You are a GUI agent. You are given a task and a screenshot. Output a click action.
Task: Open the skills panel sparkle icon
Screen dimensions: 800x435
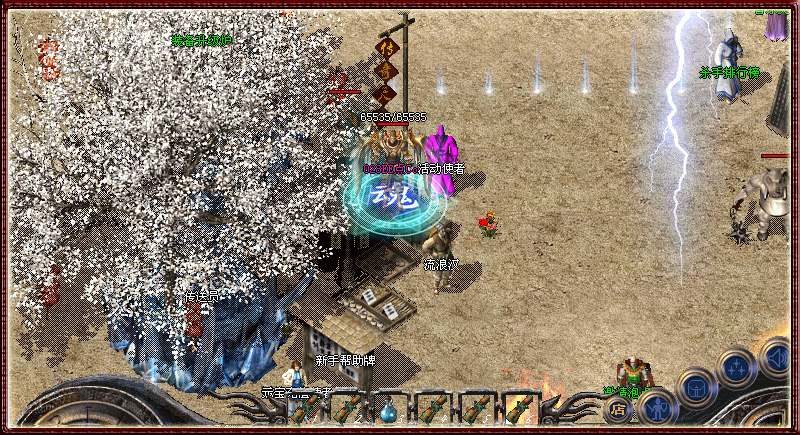pyautogui.click(x=737, y=366)
